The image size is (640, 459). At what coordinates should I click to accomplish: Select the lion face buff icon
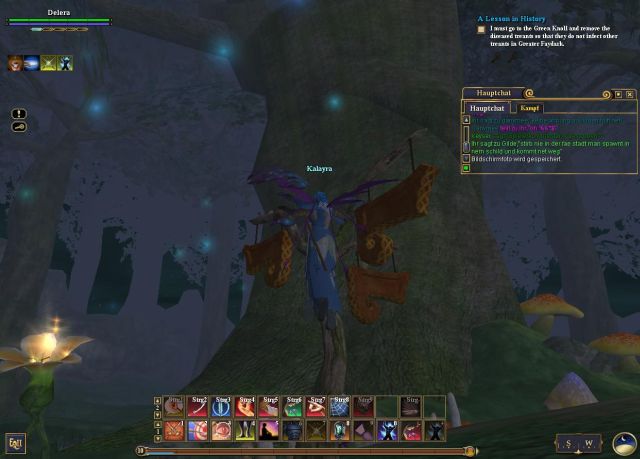coord(15,64)
